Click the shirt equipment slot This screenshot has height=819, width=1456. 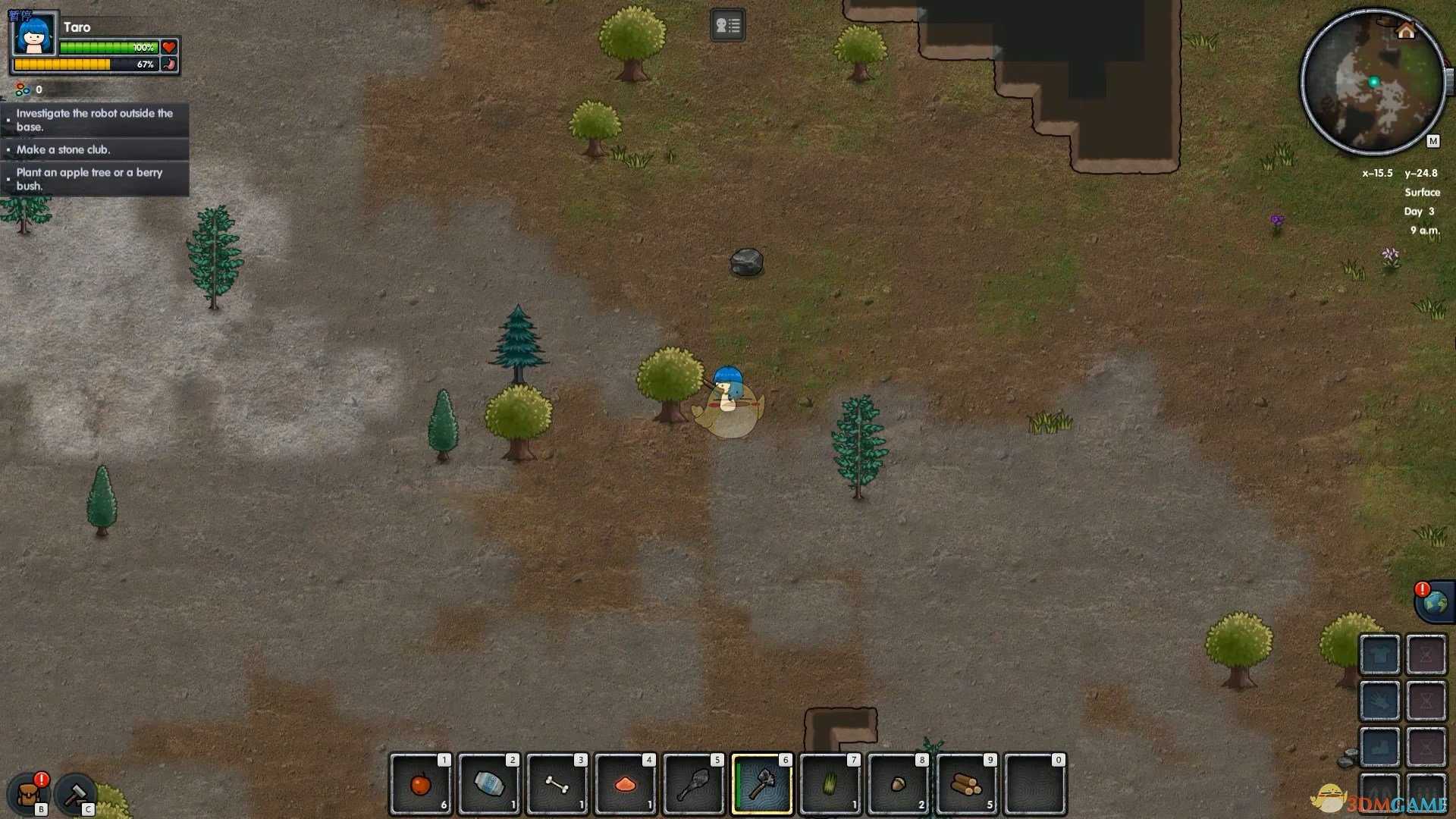[1379, 654]
